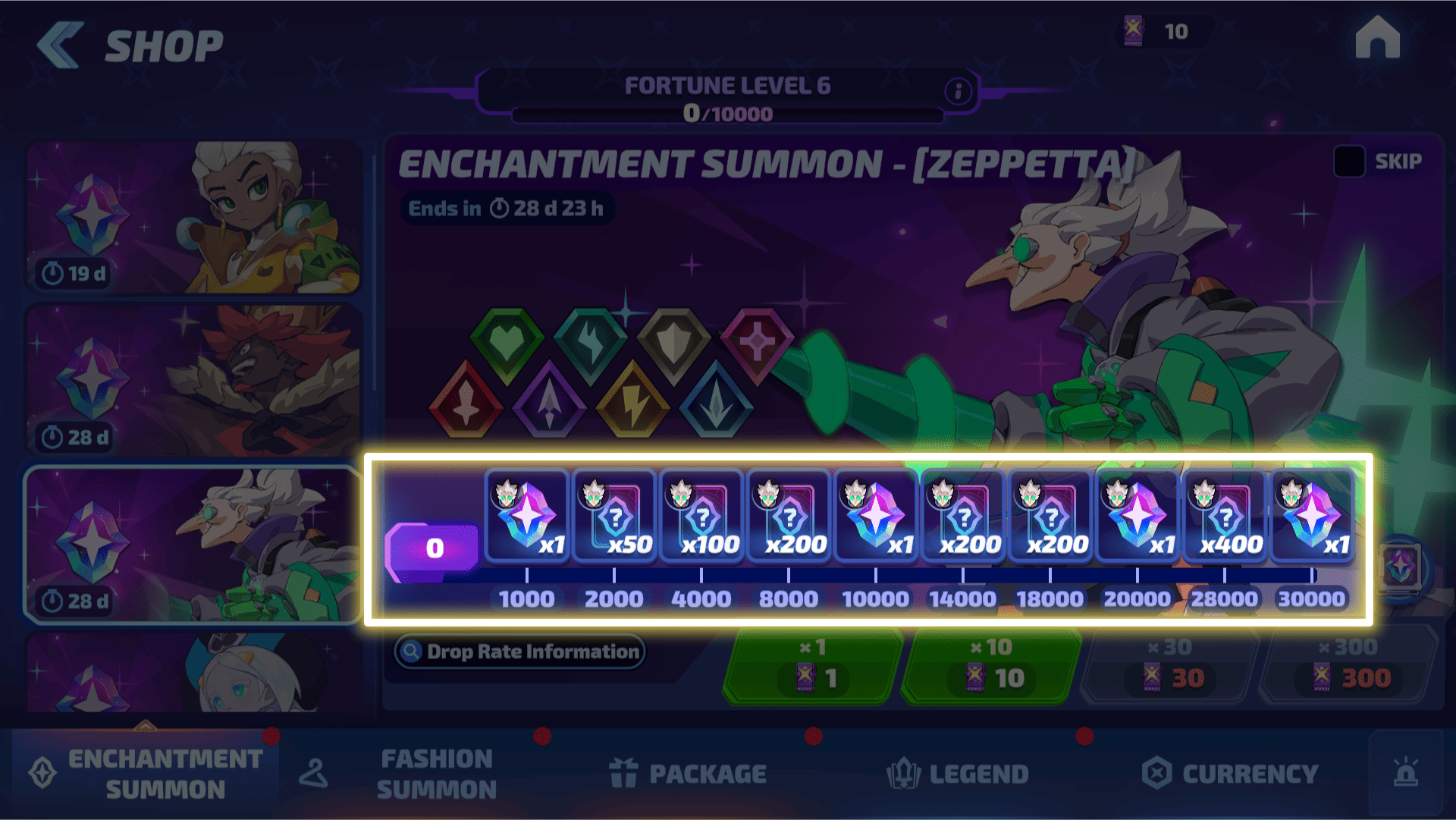Image resolution: width=1456 pixels, height=820 pixels.
Task: Open the Legend tab
Action: [x=959, y=774]
